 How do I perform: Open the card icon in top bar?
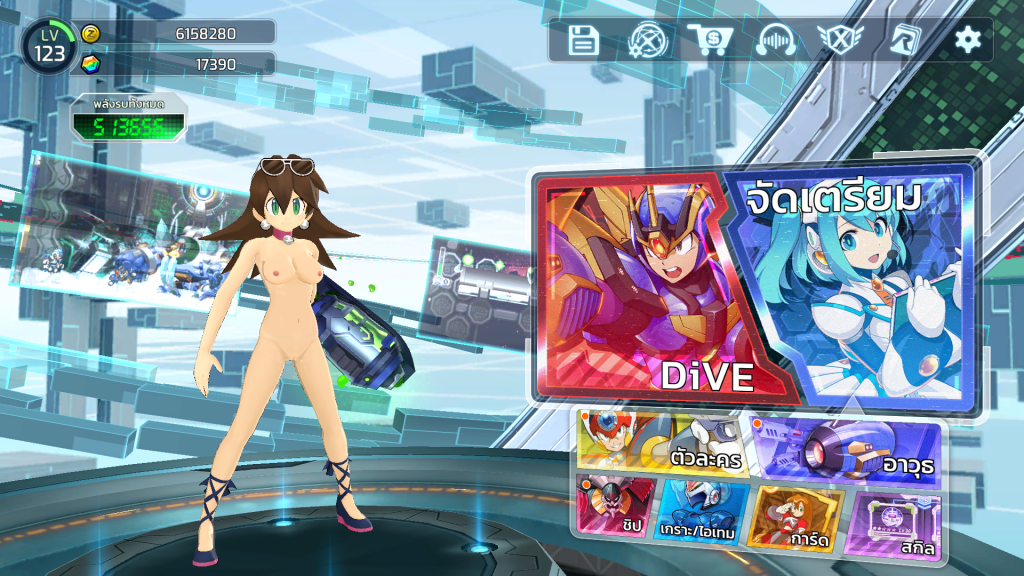(x=904, y=40)
